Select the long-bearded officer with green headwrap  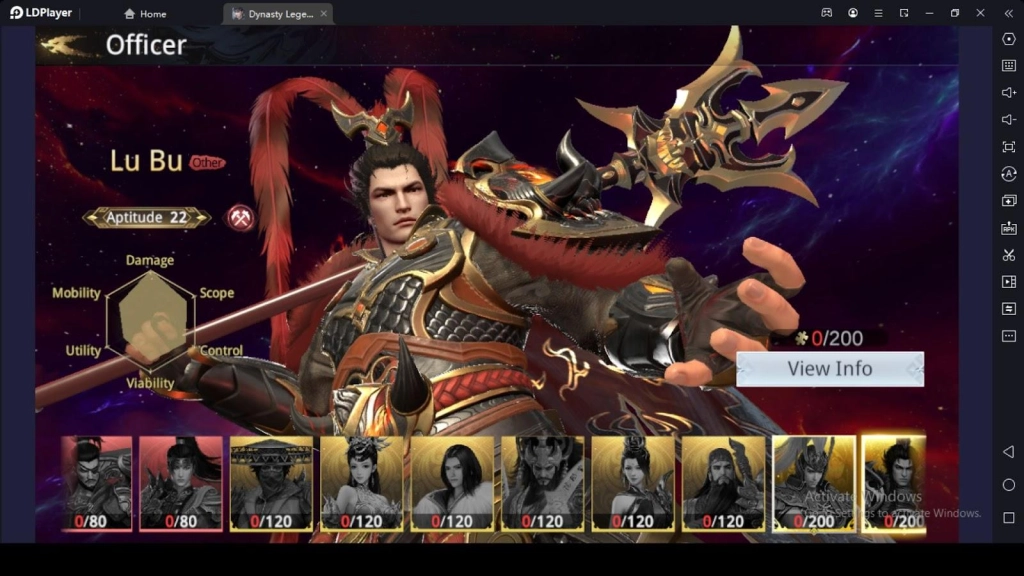722,482
